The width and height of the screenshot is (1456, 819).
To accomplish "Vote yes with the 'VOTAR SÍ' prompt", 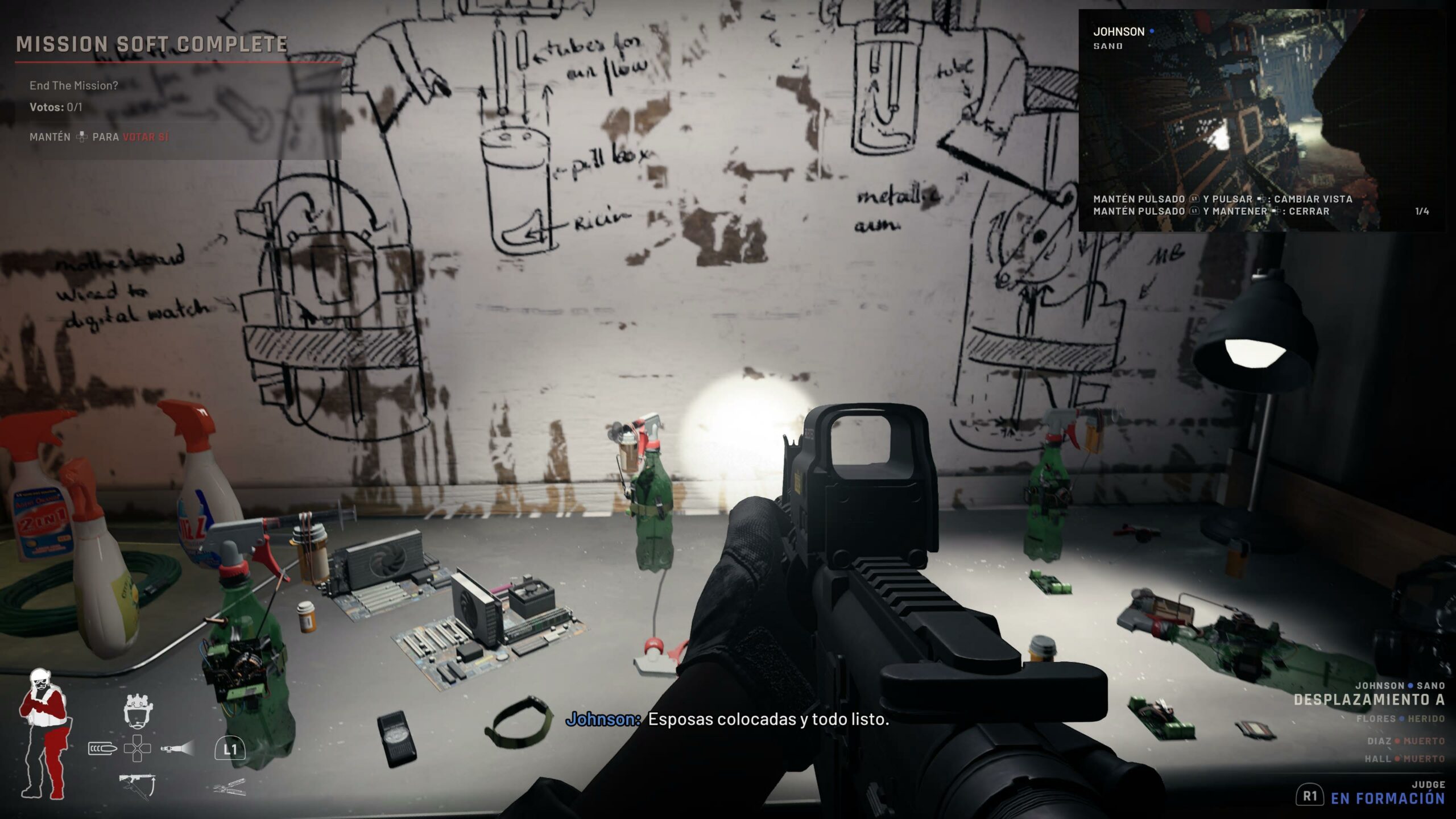I will click(146, 137).
